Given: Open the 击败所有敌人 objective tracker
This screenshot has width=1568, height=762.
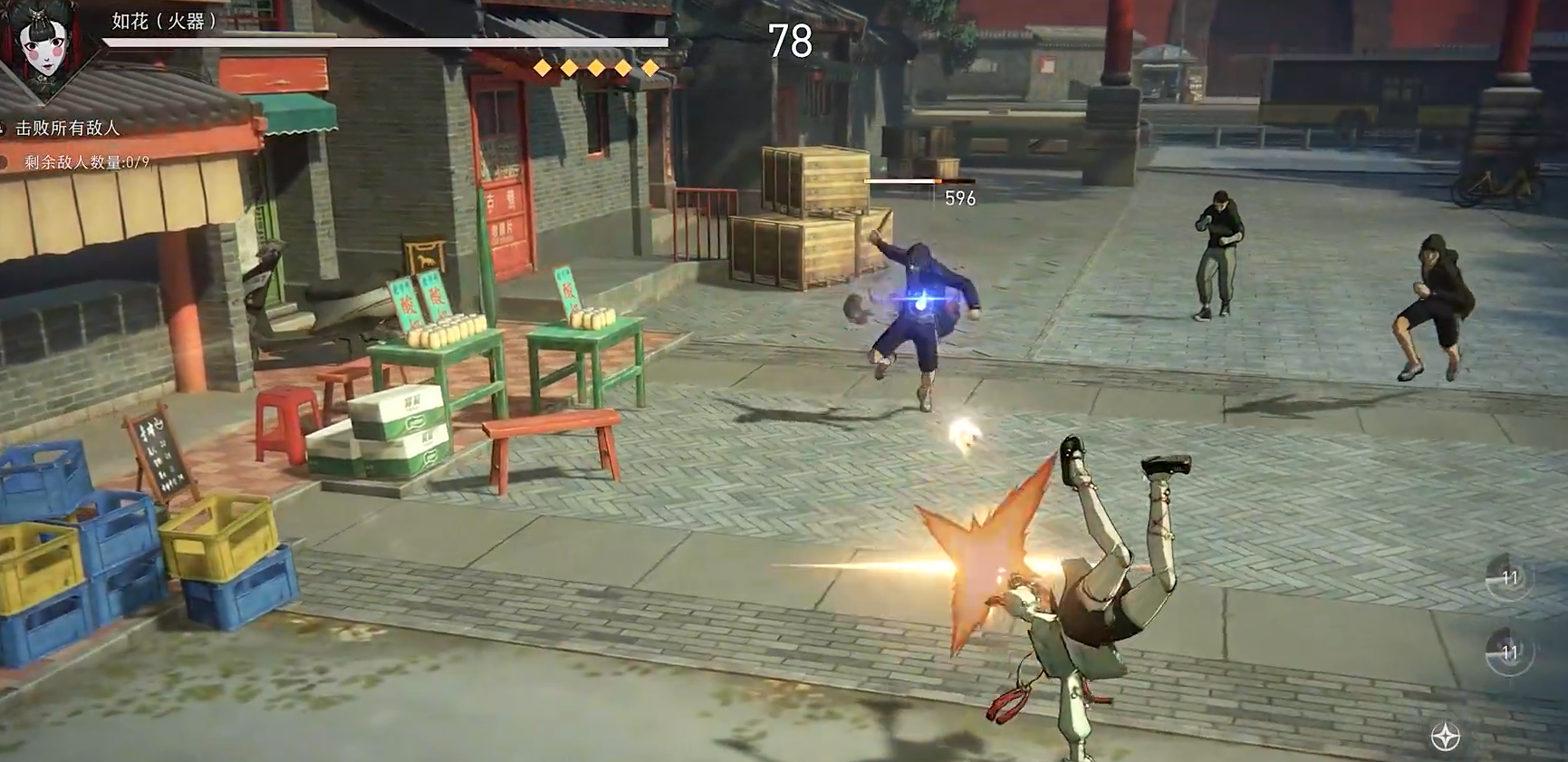Looking at the screenshot, I should (x=68, y=129).
